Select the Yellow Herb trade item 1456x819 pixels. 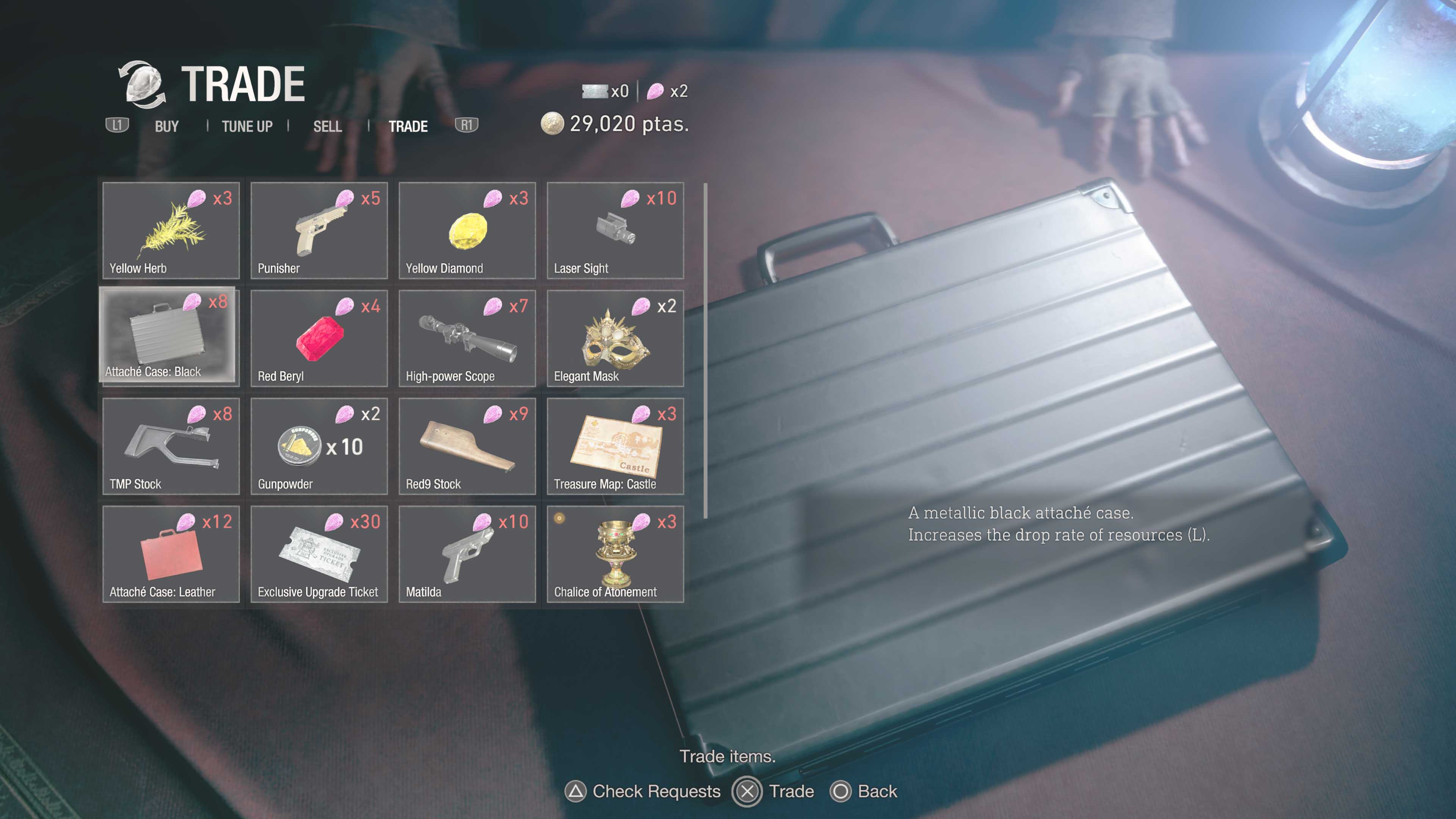171,231
